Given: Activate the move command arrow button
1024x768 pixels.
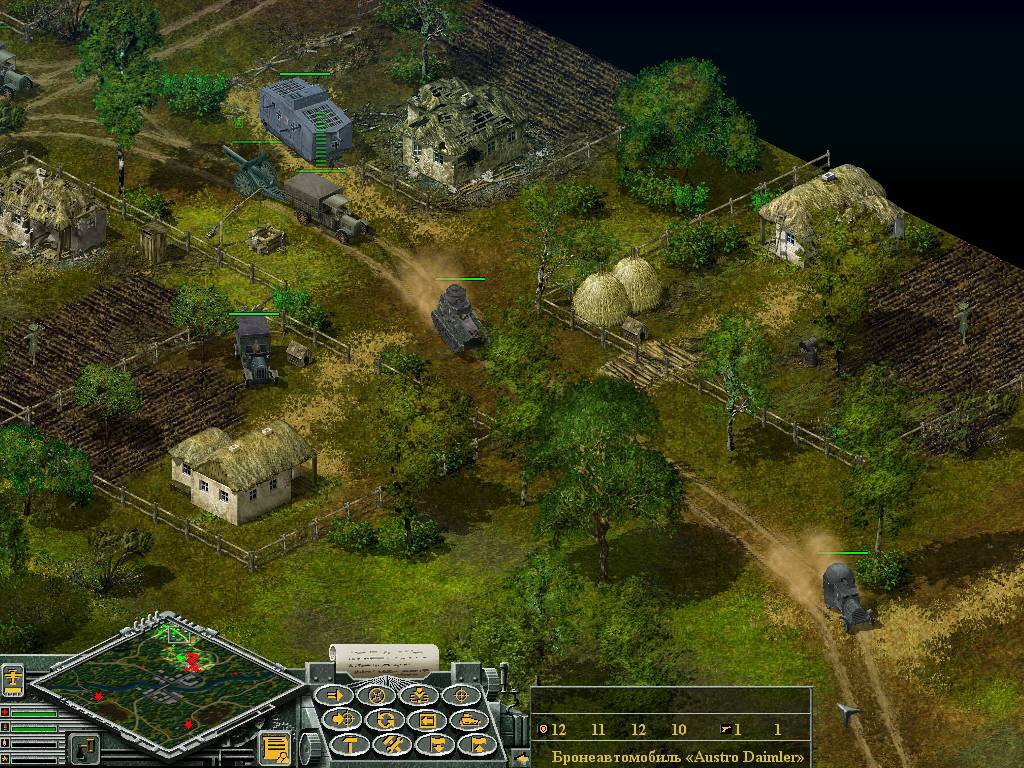Looking at the screenshot, I should pyautogui.click(x=335, y=695).
